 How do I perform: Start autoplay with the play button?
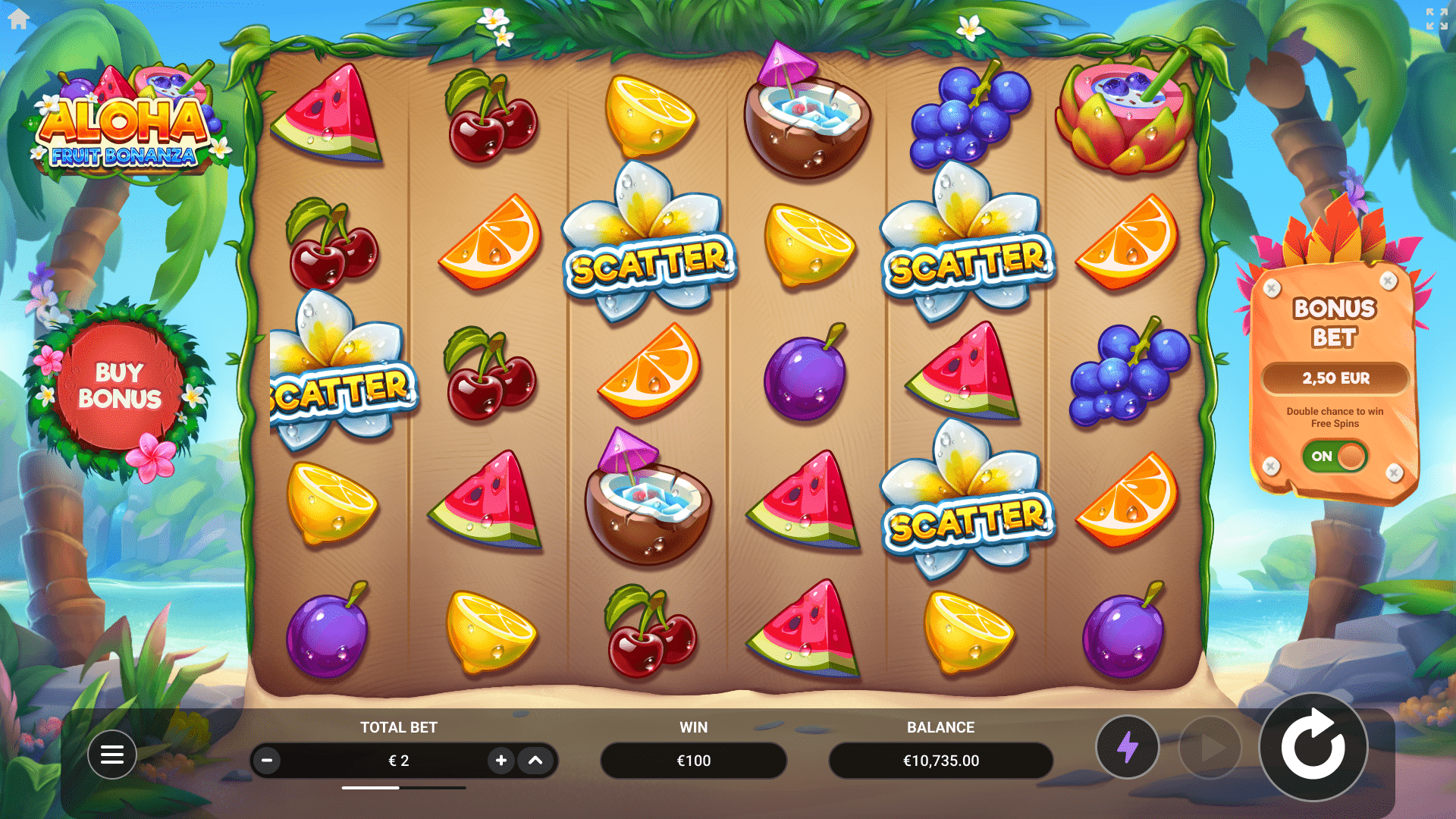1210,748
